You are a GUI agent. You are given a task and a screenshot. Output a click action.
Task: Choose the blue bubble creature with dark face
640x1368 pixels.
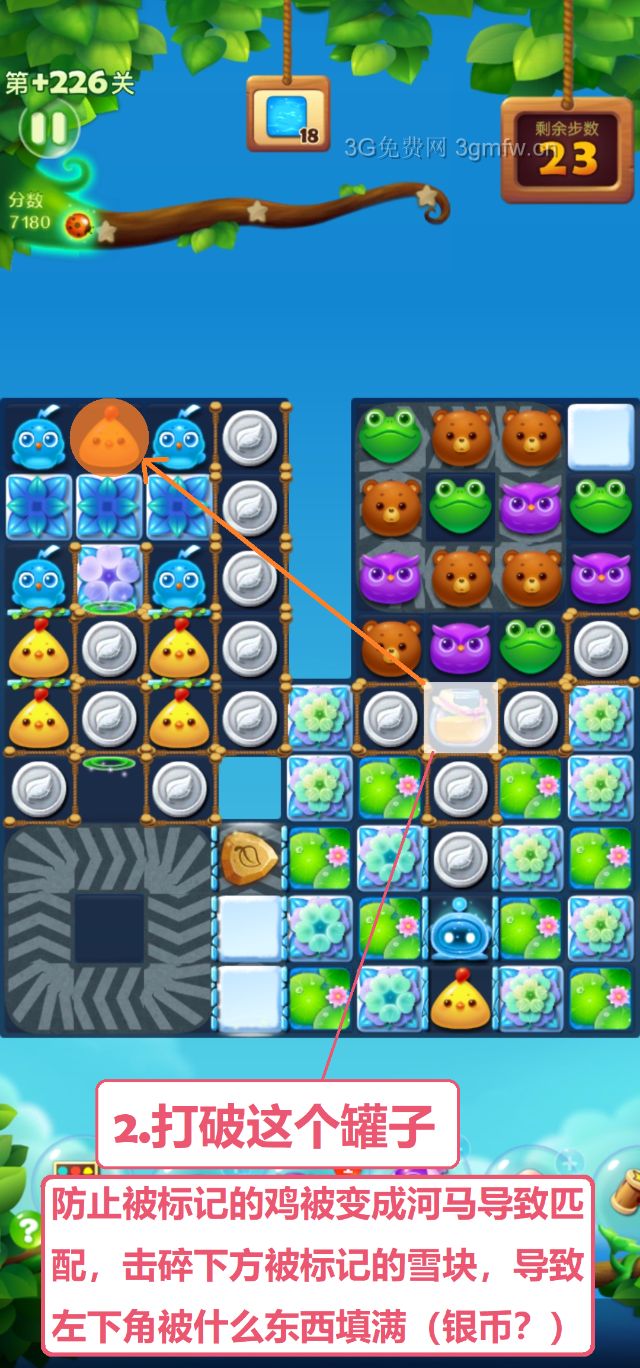461,929
